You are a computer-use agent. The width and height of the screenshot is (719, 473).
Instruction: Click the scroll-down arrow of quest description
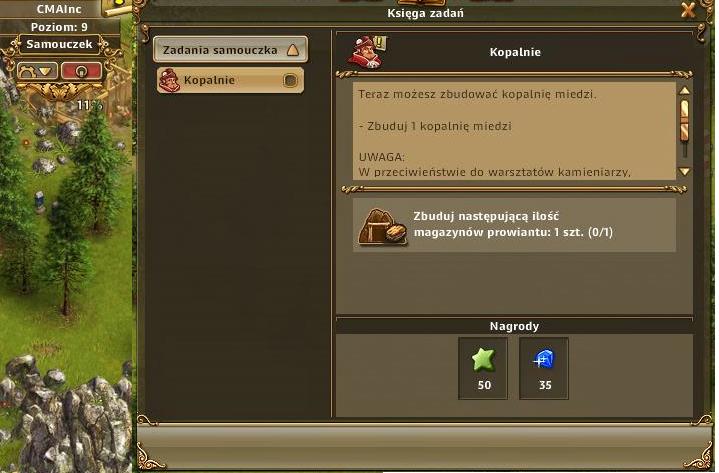685,172
